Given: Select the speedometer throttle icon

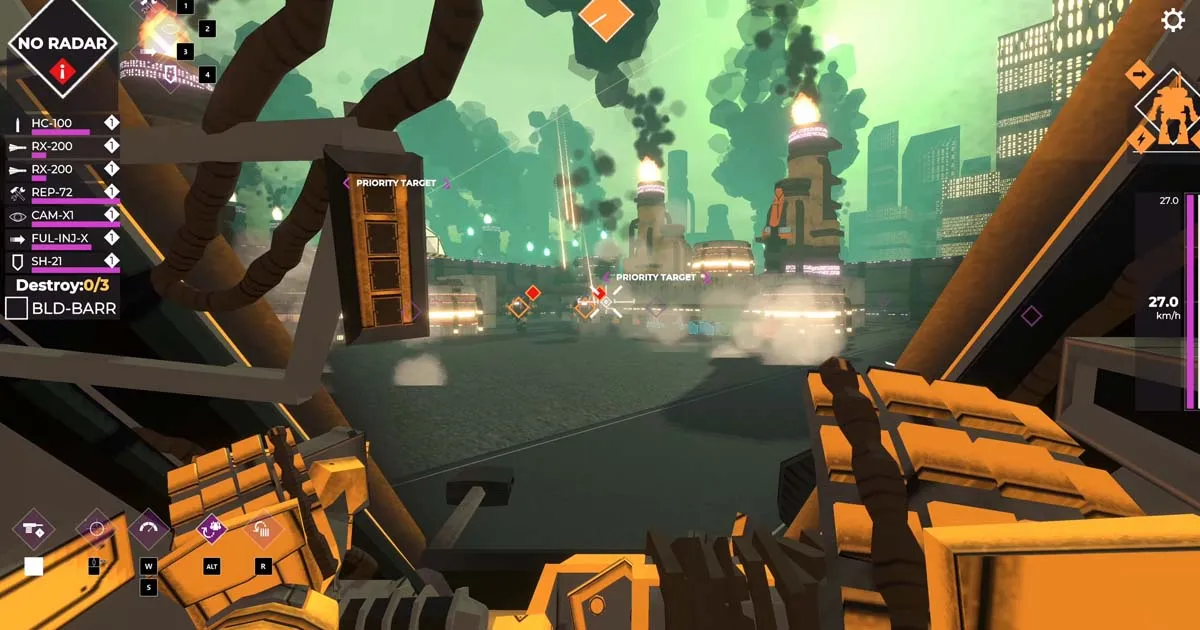Looking at the screenshot, I should (x=149, y=528).
